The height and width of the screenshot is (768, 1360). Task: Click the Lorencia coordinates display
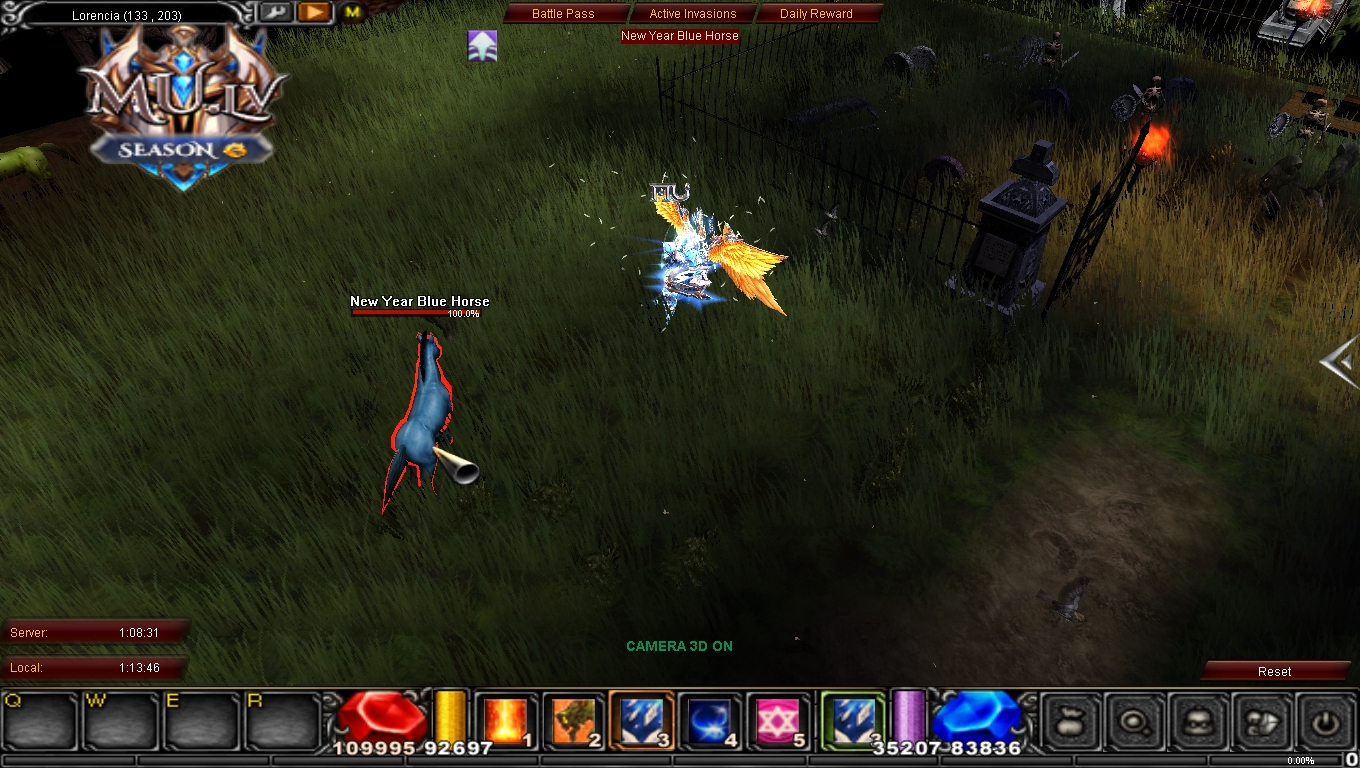[x=125, y=12]
